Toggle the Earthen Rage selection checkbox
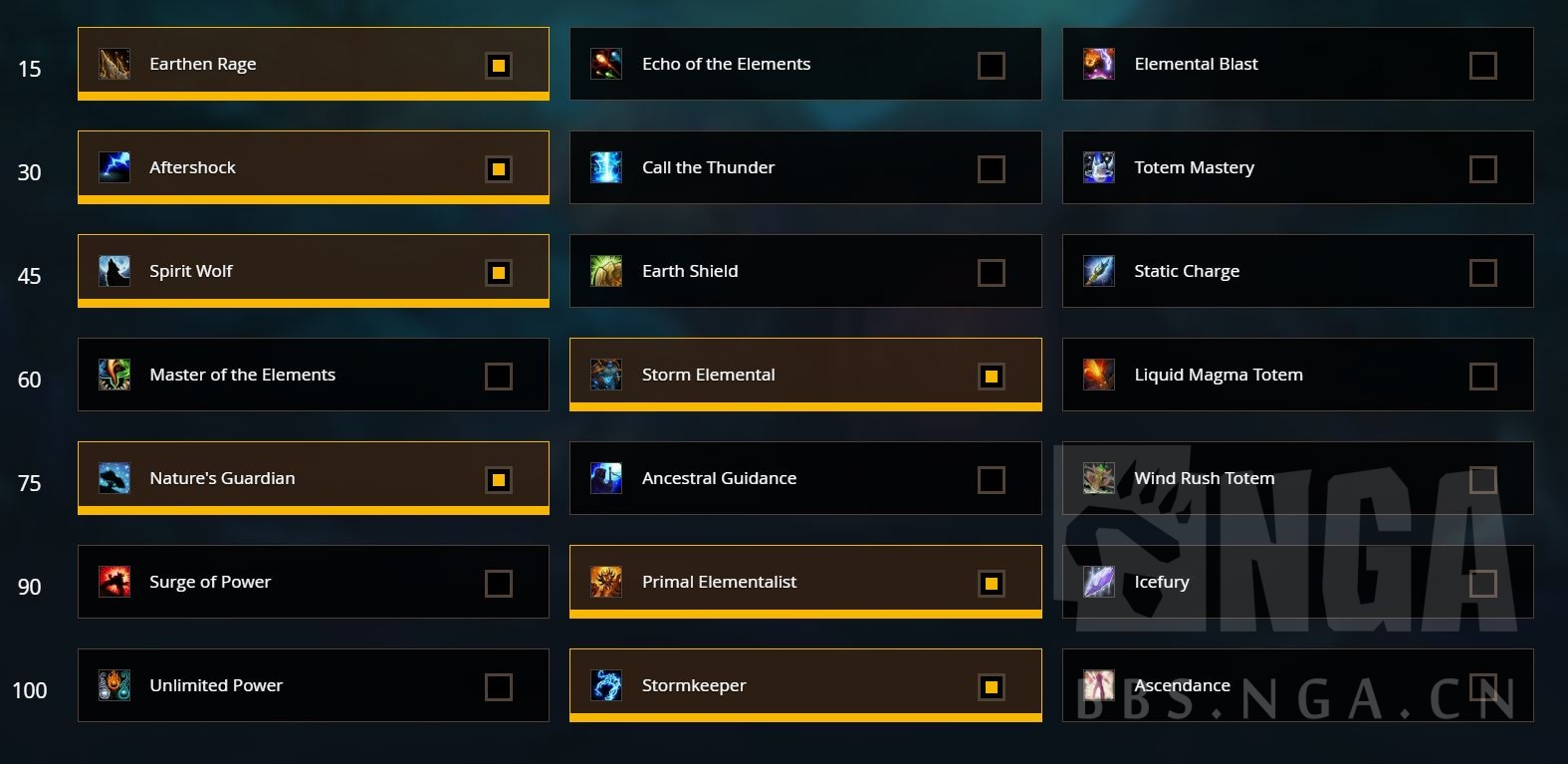The image size is (1568, 764). [498, 65]
